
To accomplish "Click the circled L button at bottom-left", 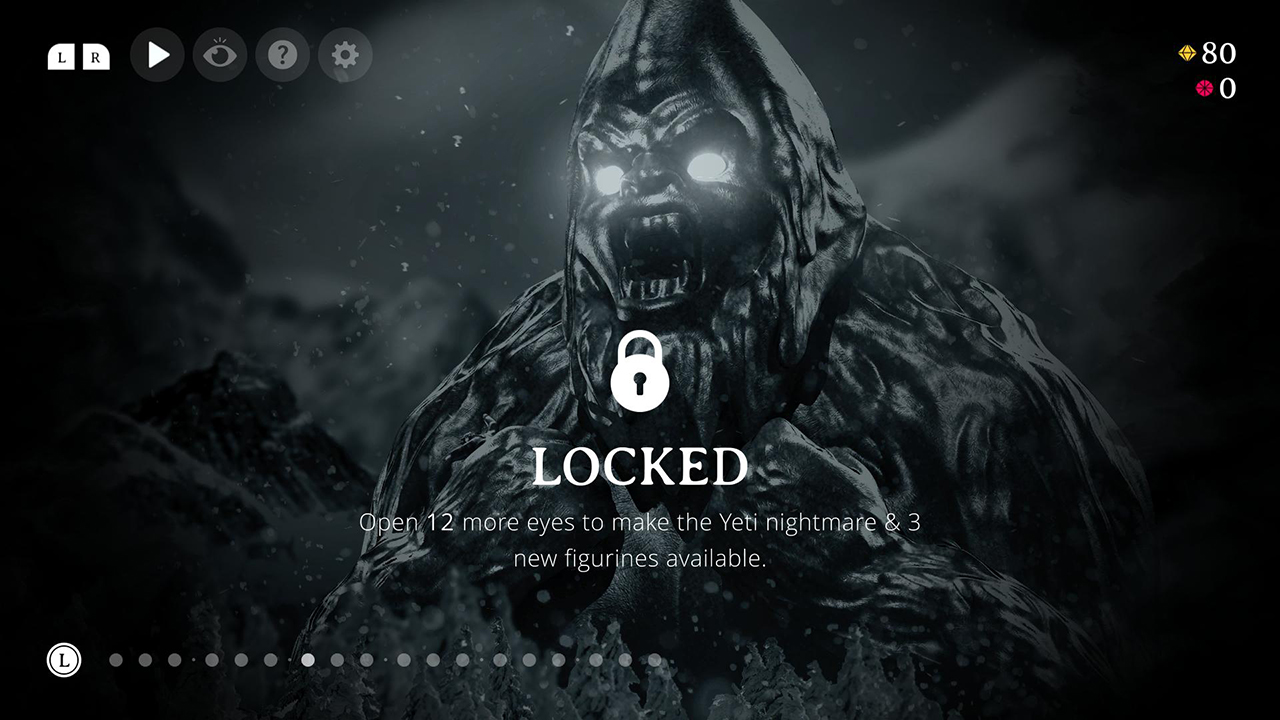I will point(66,660).
